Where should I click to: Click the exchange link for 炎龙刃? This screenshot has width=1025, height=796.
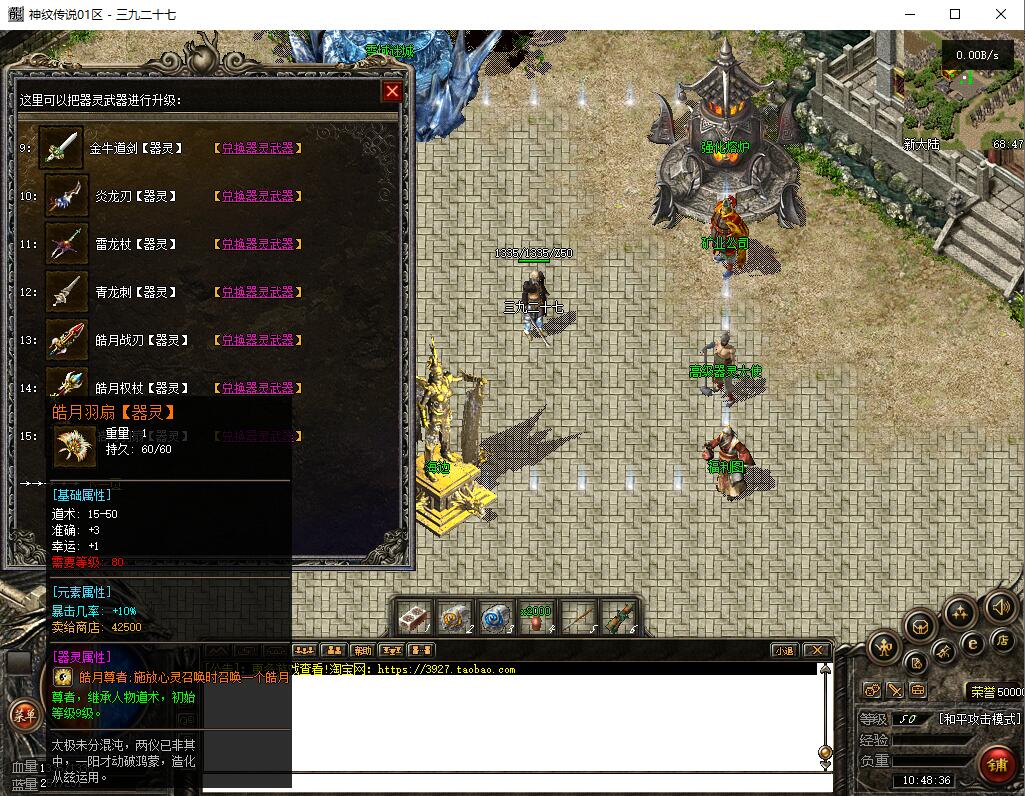(257, 196)
